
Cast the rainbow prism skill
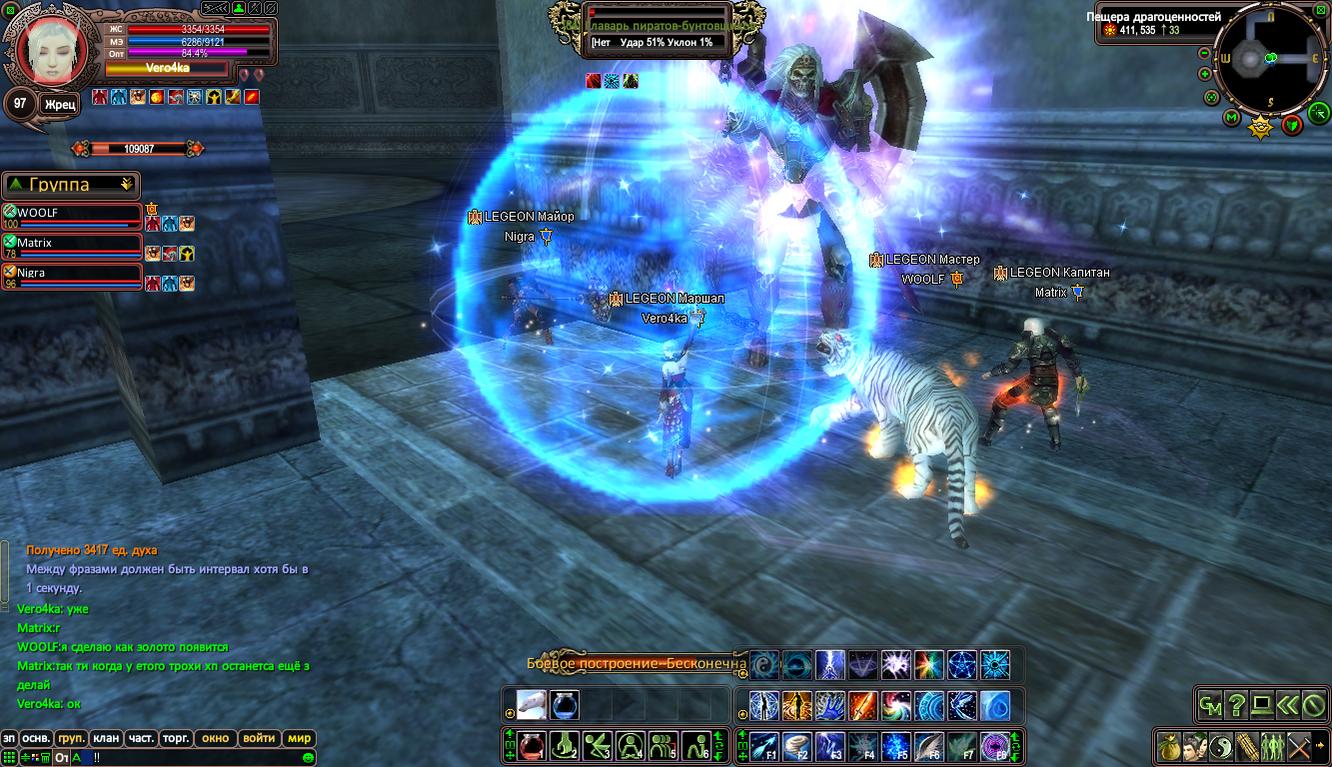[x=929, y=665]
